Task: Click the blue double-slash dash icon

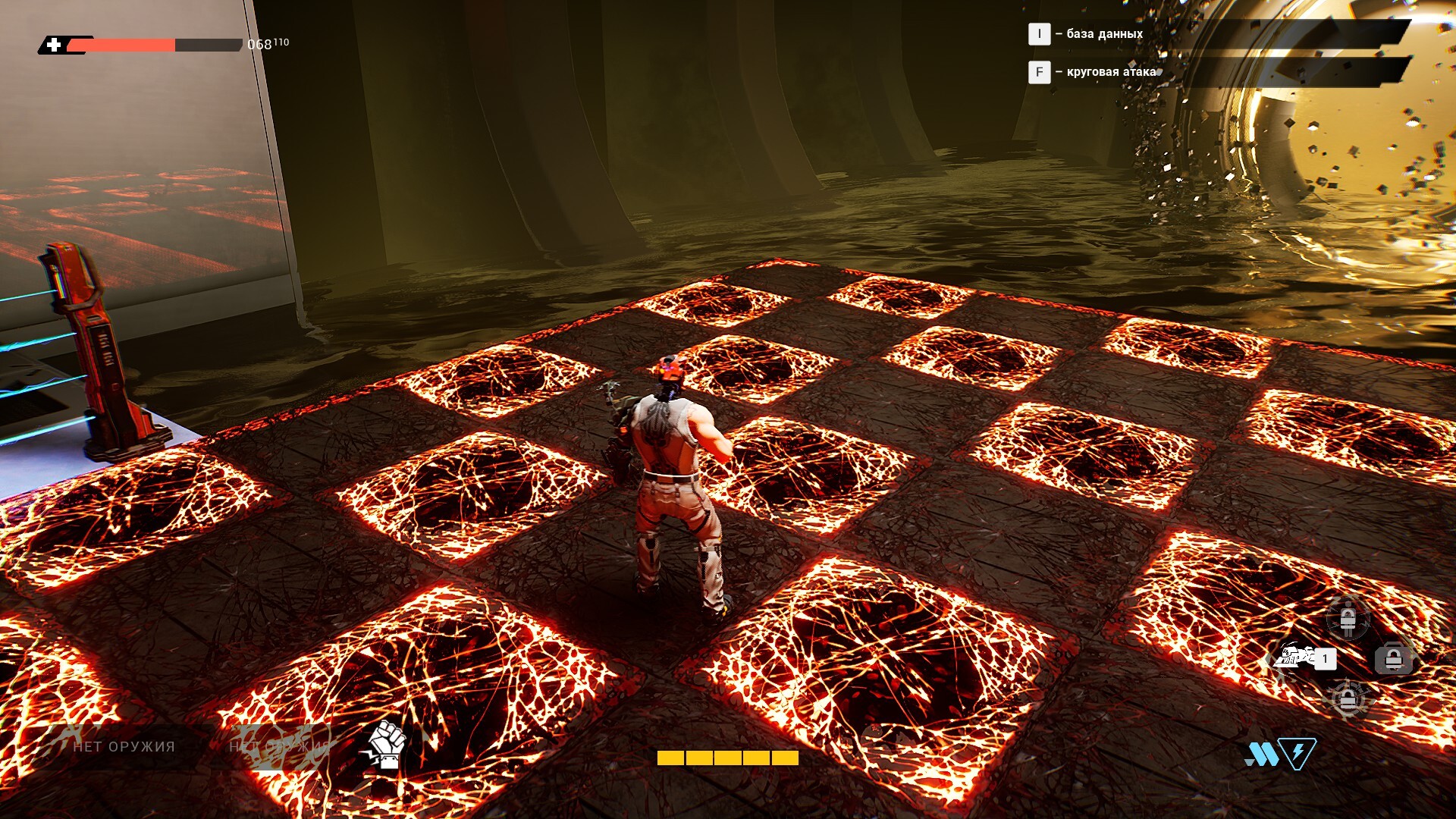Action: [1260, 754]
